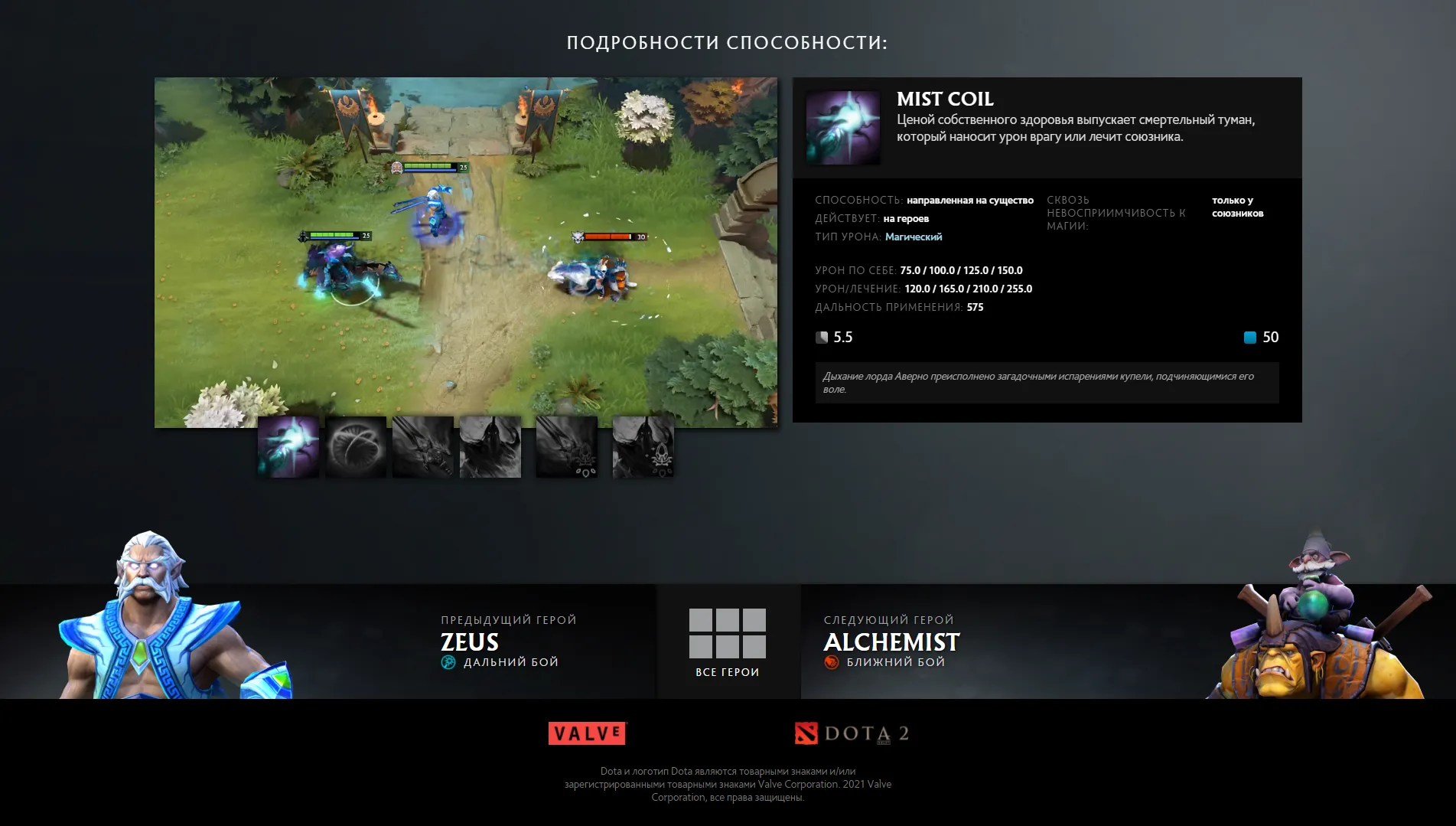The height and width of the screenshot is (826, 1456).
Task: Click the blue mana cost icon near 50
Action: click(1250, 337)
